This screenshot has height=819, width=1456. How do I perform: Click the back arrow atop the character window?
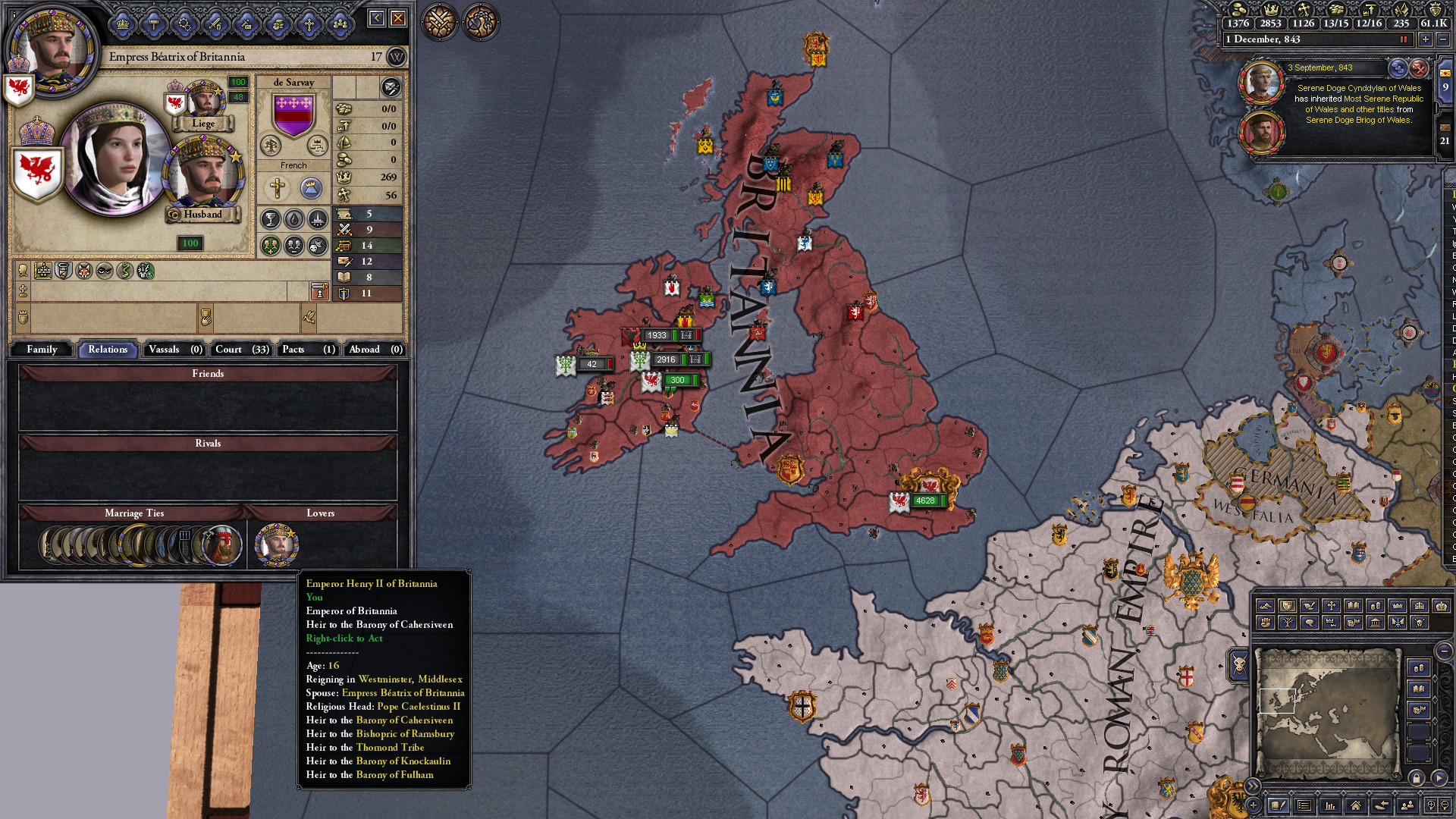pos(376,18)
